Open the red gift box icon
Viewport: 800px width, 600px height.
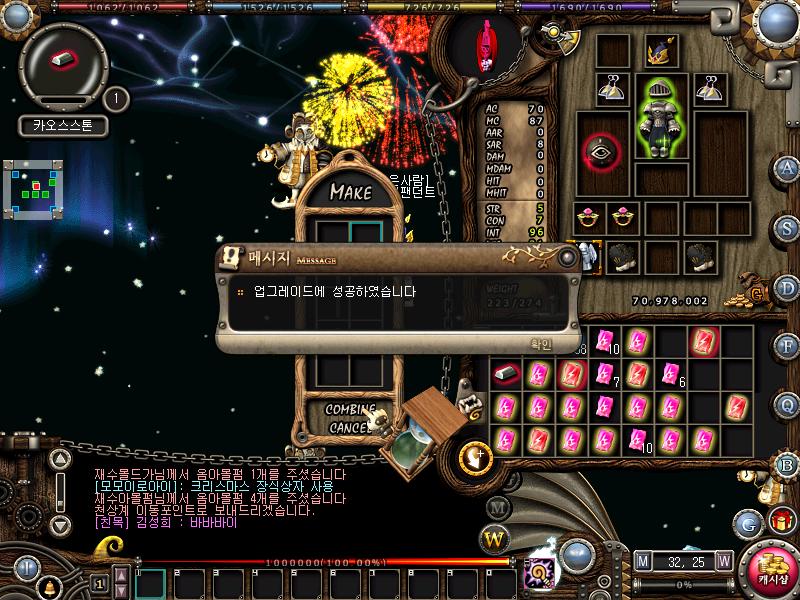coord(779,521)
